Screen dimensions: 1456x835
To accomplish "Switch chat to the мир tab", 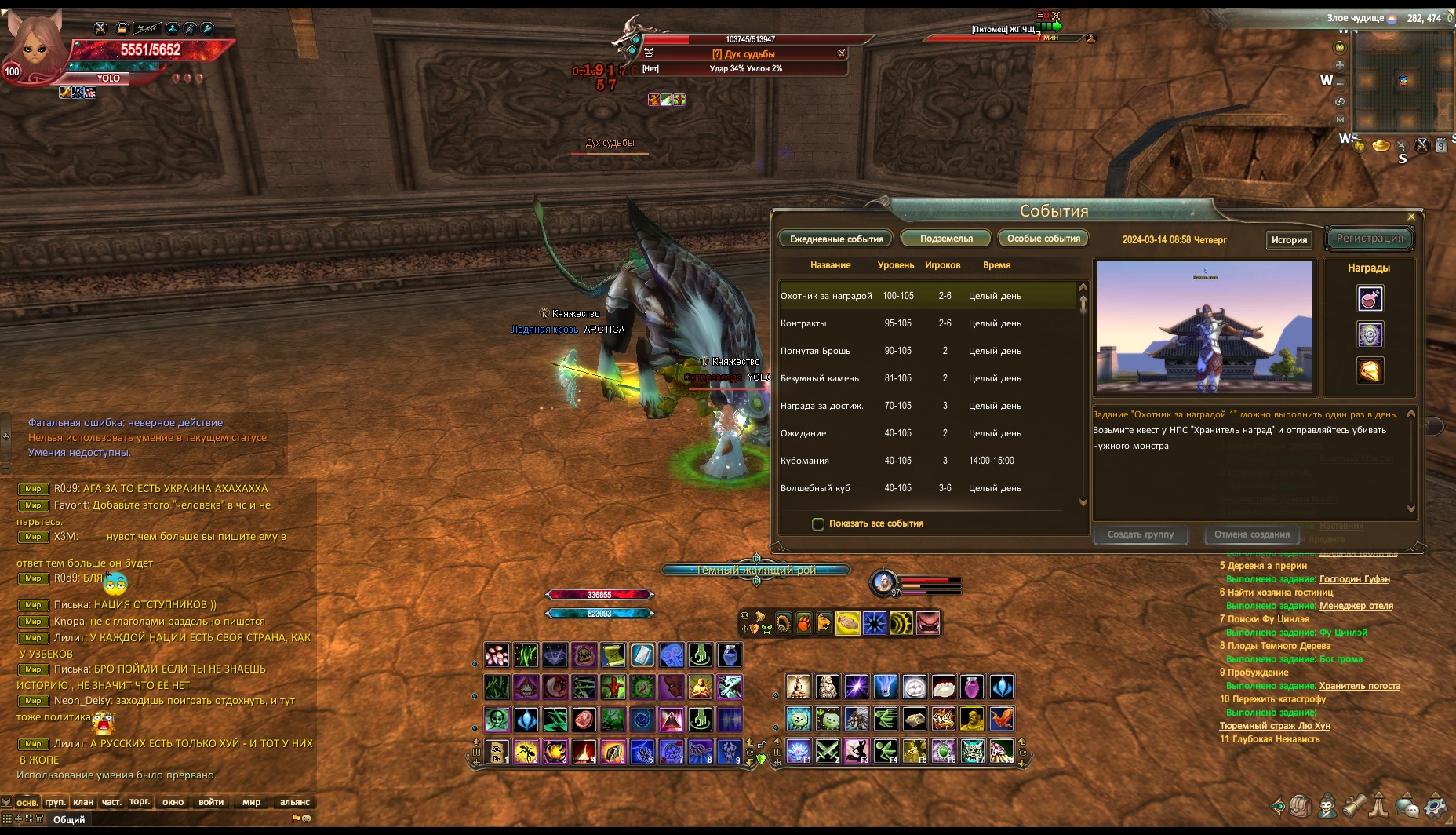I will [x=251, y=802].
